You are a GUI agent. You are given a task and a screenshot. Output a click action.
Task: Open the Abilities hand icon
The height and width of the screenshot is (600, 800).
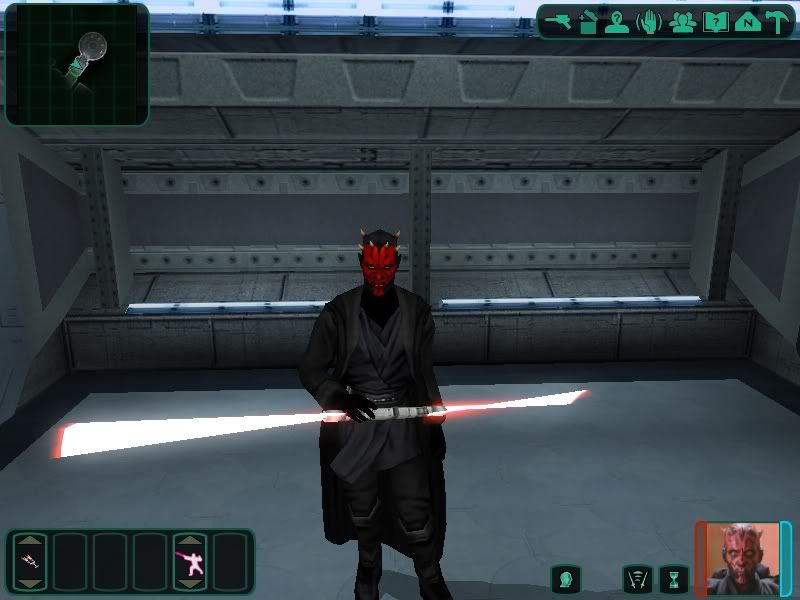point(650,21)
